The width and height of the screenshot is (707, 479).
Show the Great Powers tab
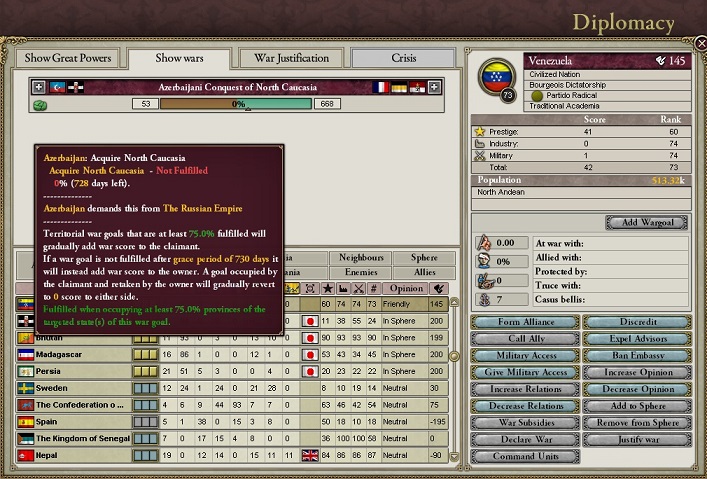66,58
